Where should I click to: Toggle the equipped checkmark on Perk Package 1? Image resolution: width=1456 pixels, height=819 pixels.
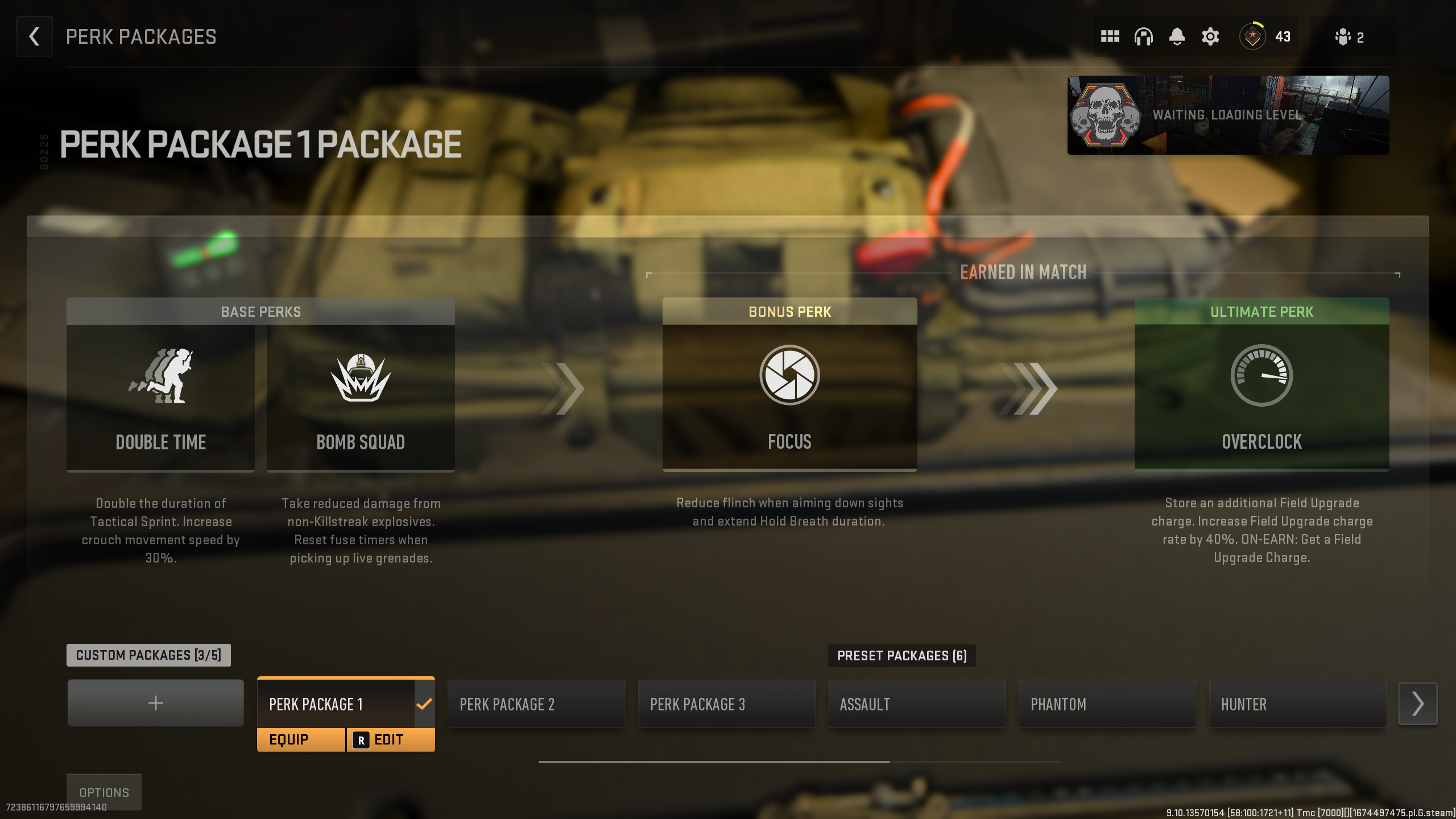(x=423, y=704)
